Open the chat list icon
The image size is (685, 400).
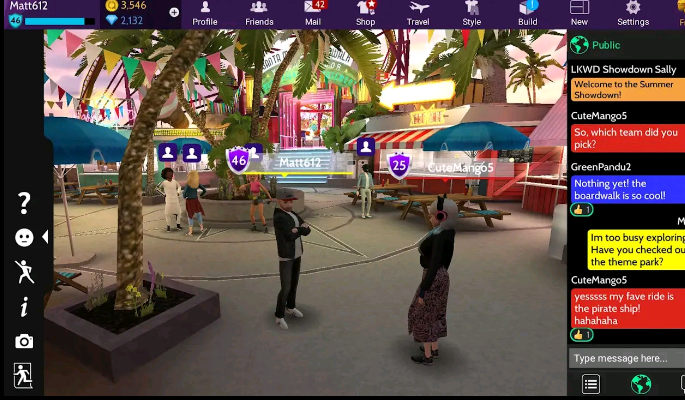[591, 384]
